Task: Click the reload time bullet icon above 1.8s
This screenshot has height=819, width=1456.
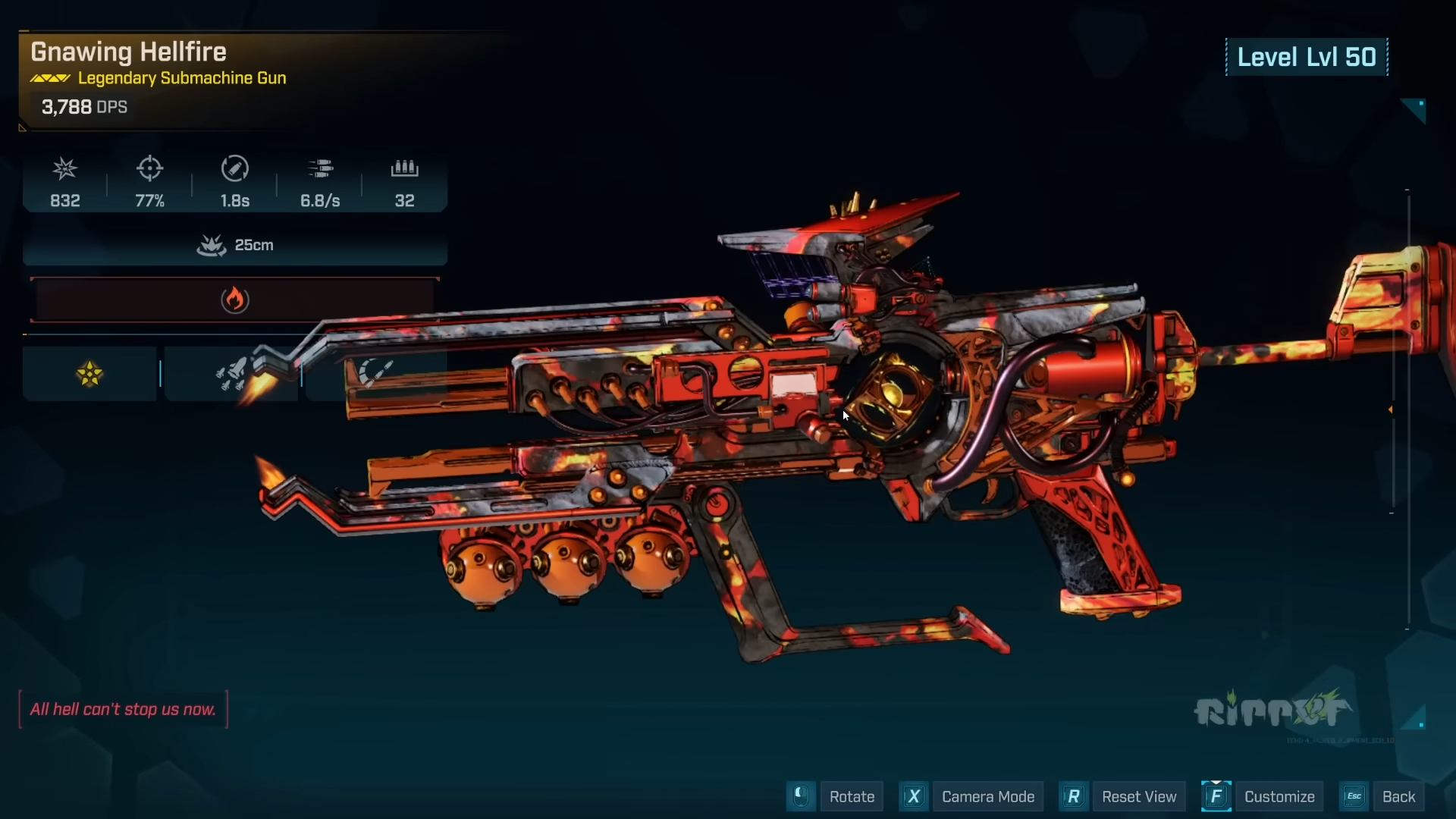Action: click(x=235, y=168)
